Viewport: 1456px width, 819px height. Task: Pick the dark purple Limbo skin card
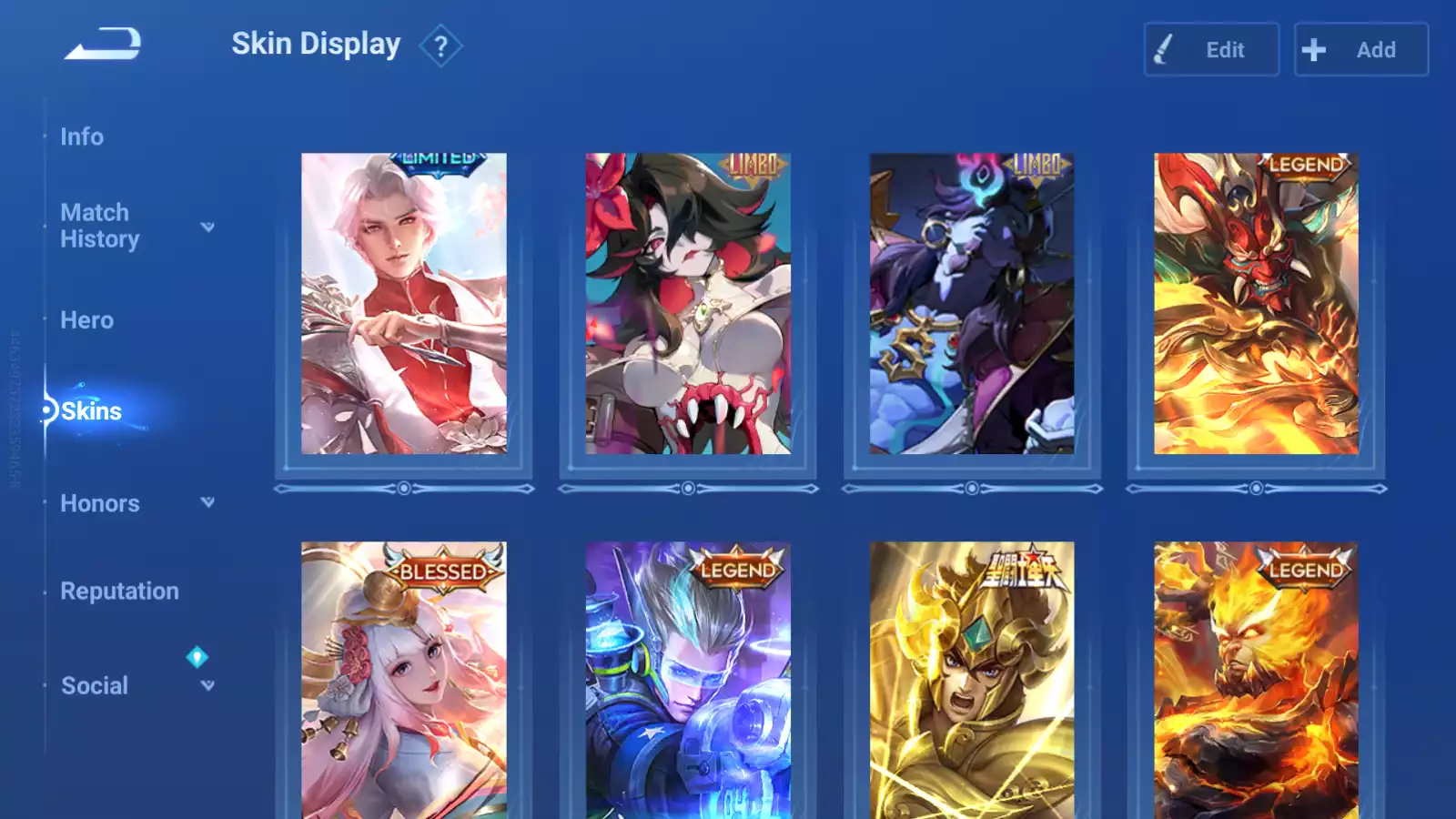[x=972, y=303]
